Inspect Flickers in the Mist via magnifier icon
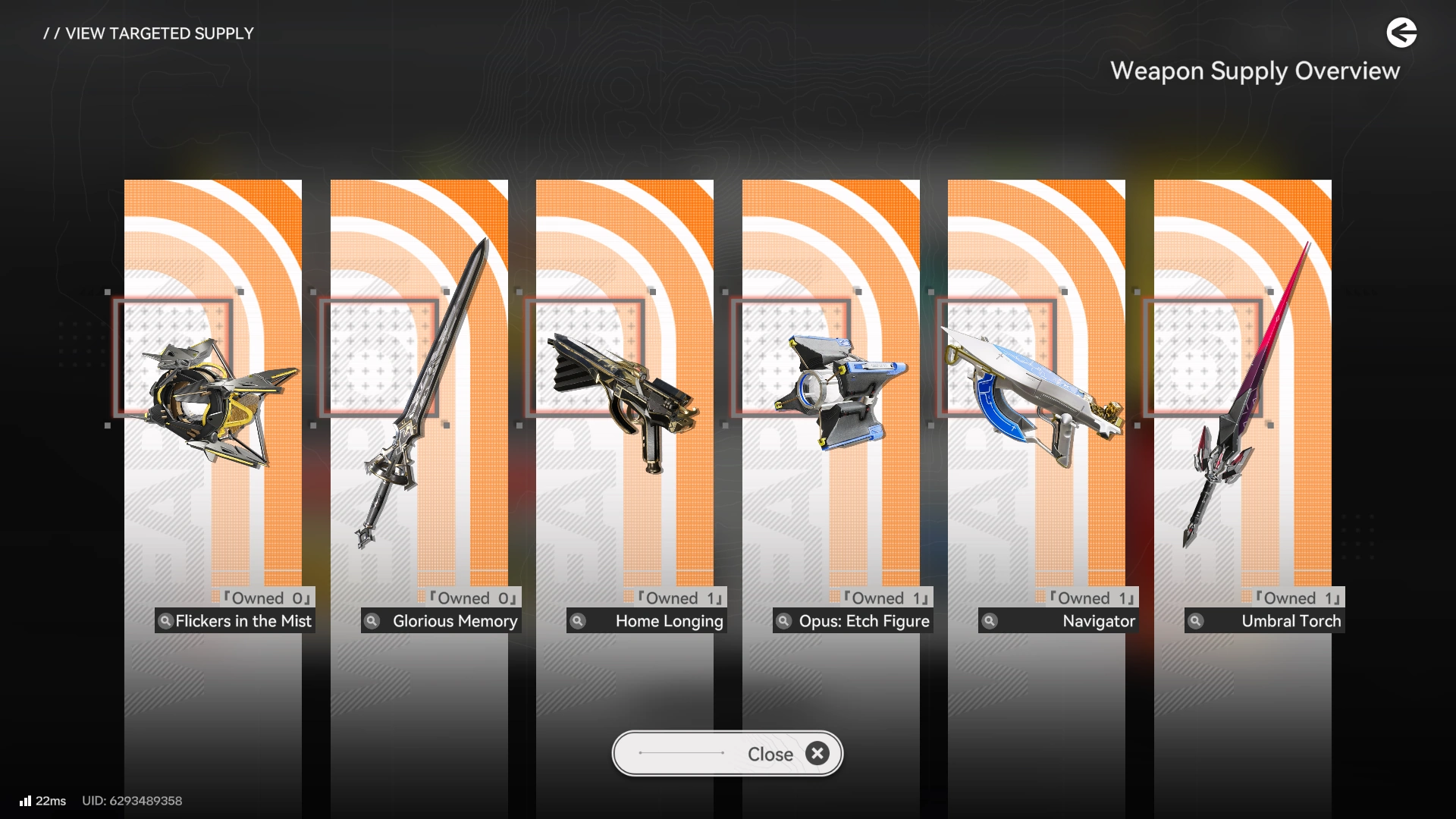The height and width of the screenshot is (819, 1456). click(165, 621)
